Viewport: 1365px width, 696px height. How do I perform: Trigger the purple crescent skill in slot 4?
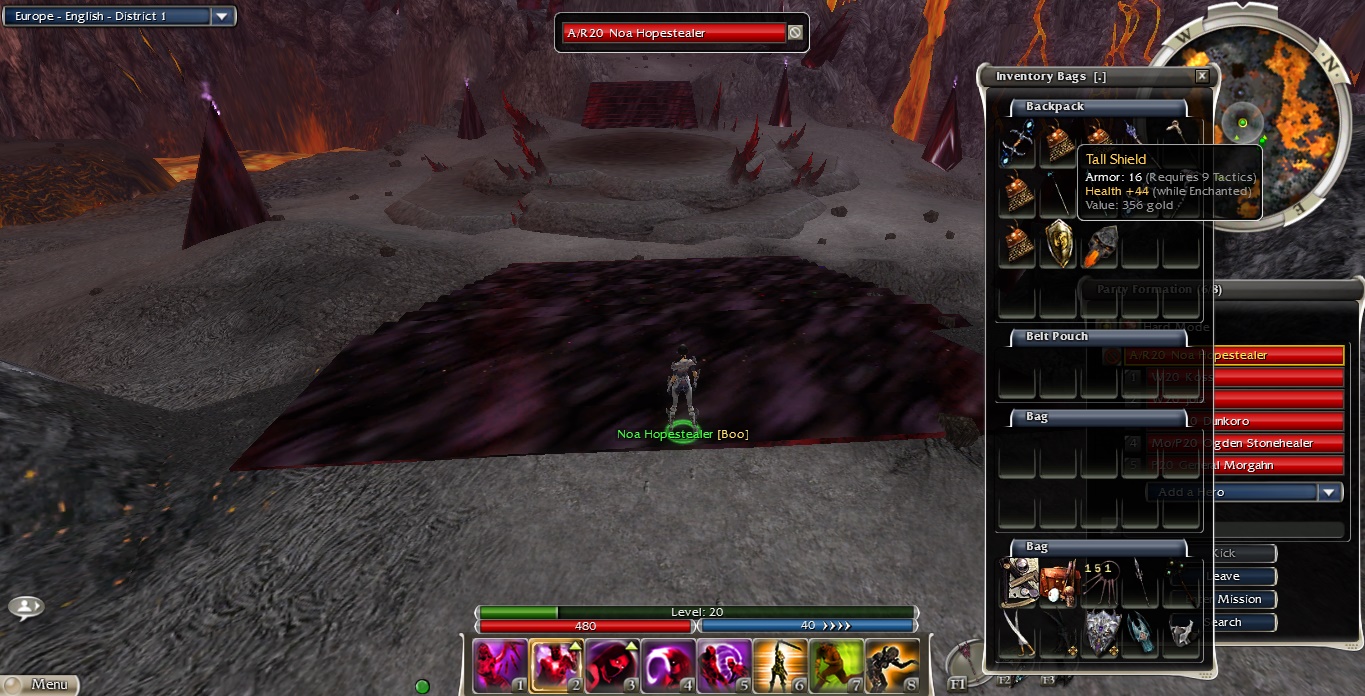pyautogui.click(x=668, y=666)
